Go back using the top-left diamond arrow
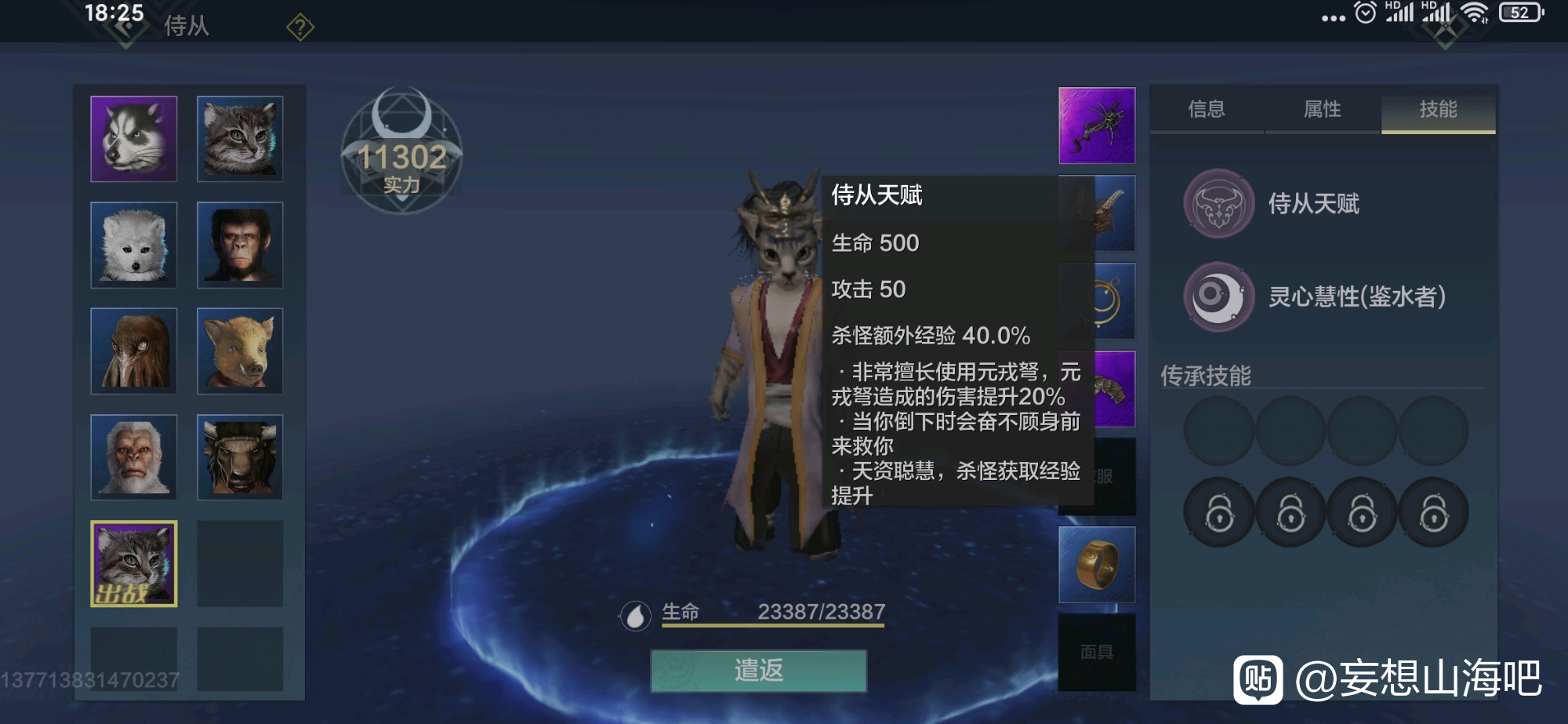This screenshot has width=1568, height=724. [125, 28]
